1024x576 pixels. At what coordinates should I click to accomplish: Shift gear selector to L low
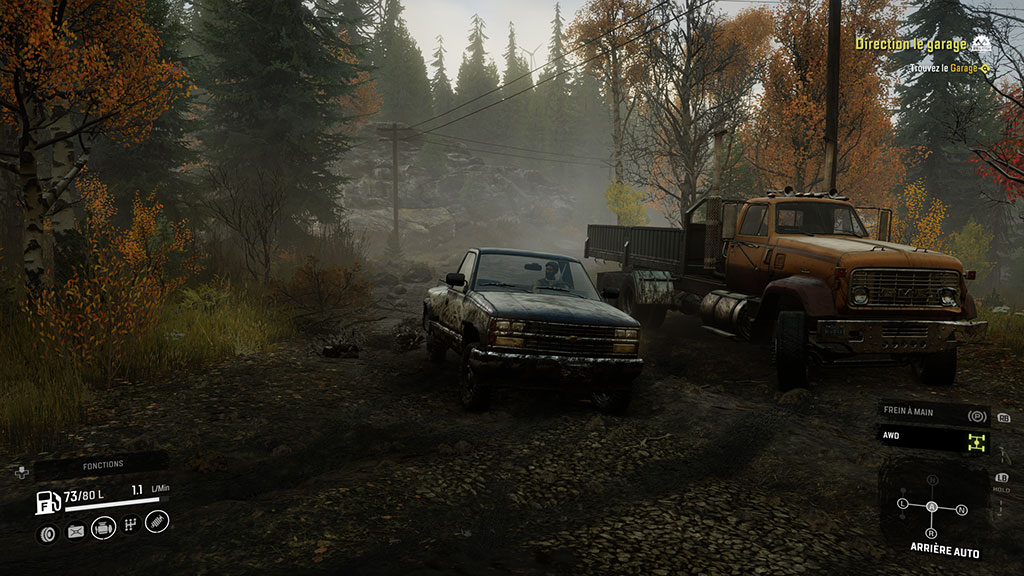[x=902, y=504]
